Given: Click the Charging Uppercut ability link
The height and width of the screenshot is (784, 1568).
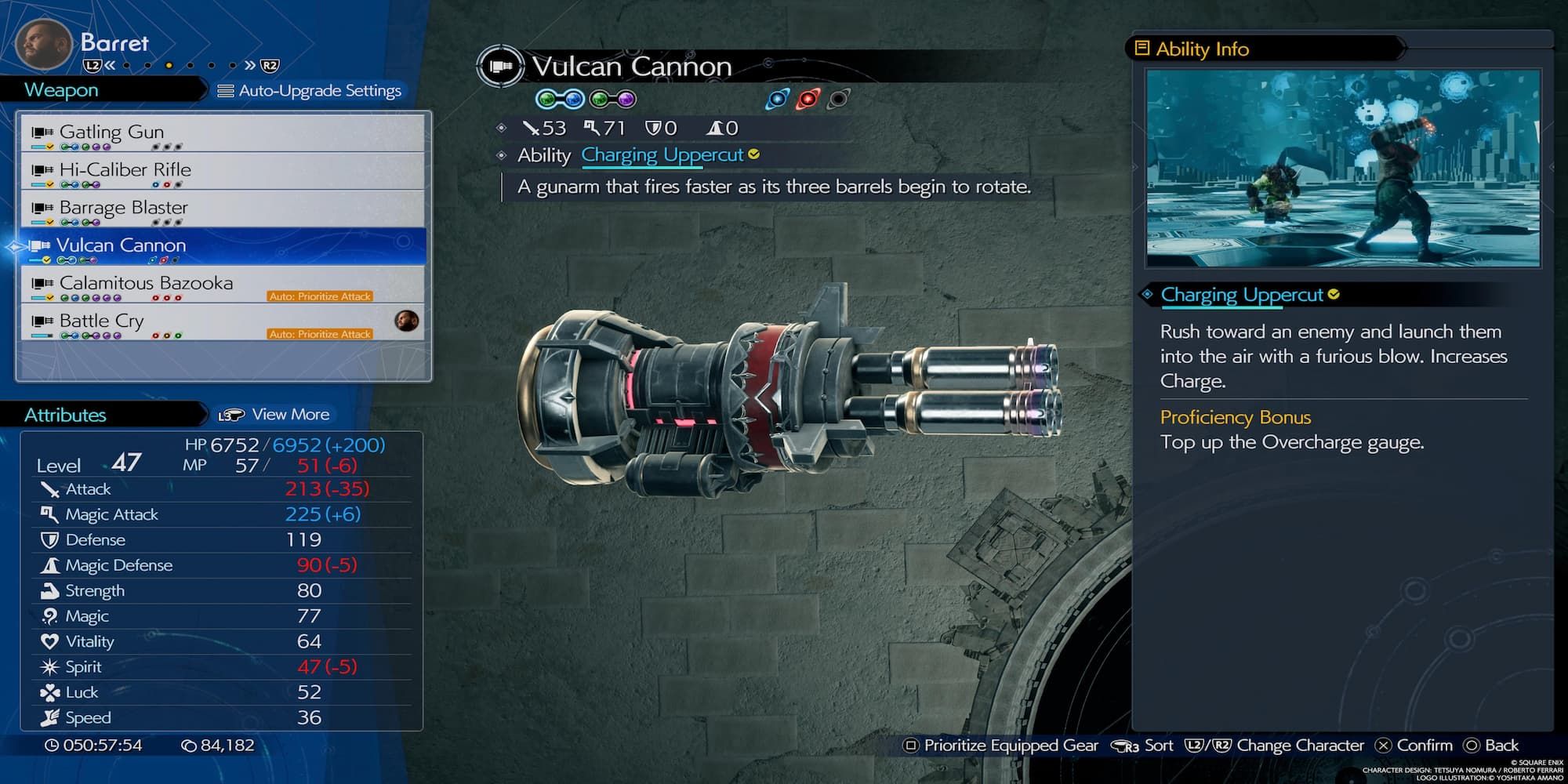Looking at the screenshot, I should (x=662, y=154).
